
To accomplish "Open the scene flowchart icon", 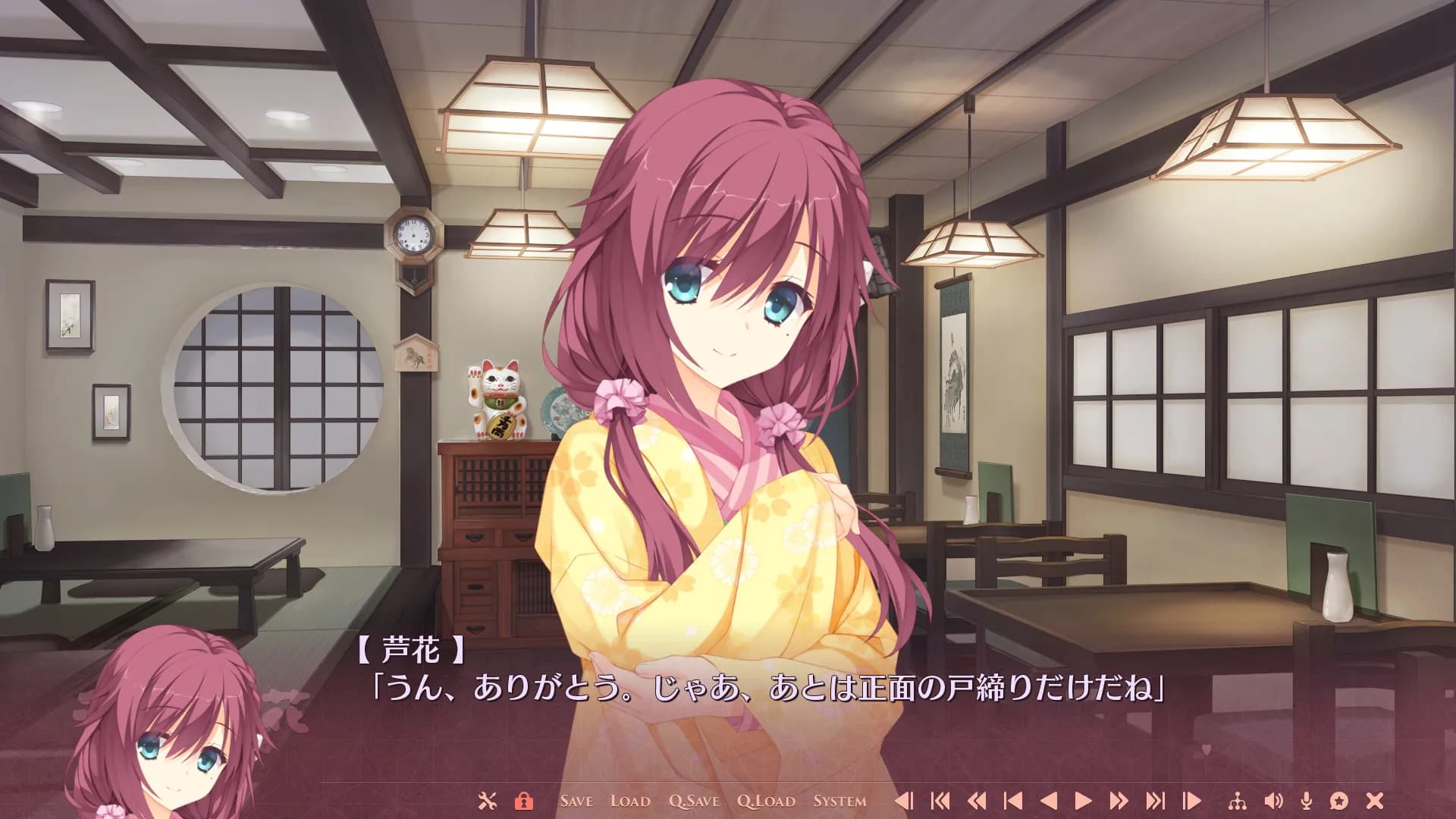I will coord(1237,800).
